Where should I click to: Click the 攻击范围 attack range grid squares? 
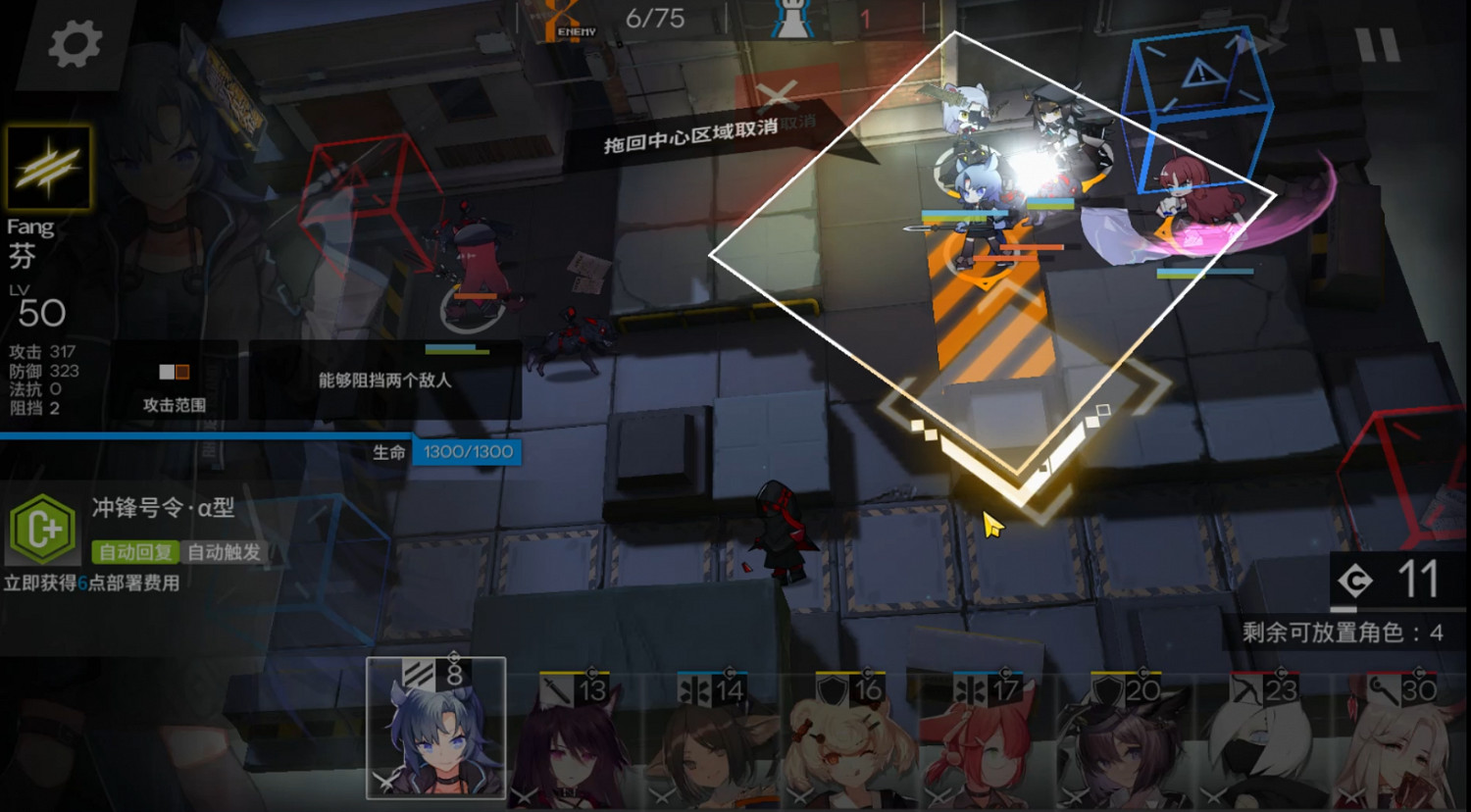[x=175, y=373]
